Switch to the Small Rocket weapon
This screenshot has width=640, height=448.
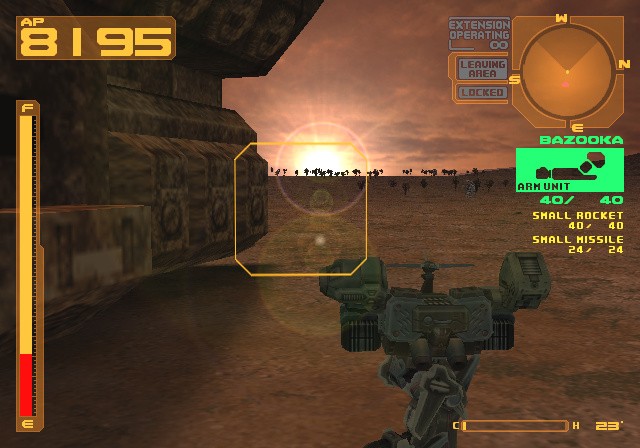pos(578,220)
